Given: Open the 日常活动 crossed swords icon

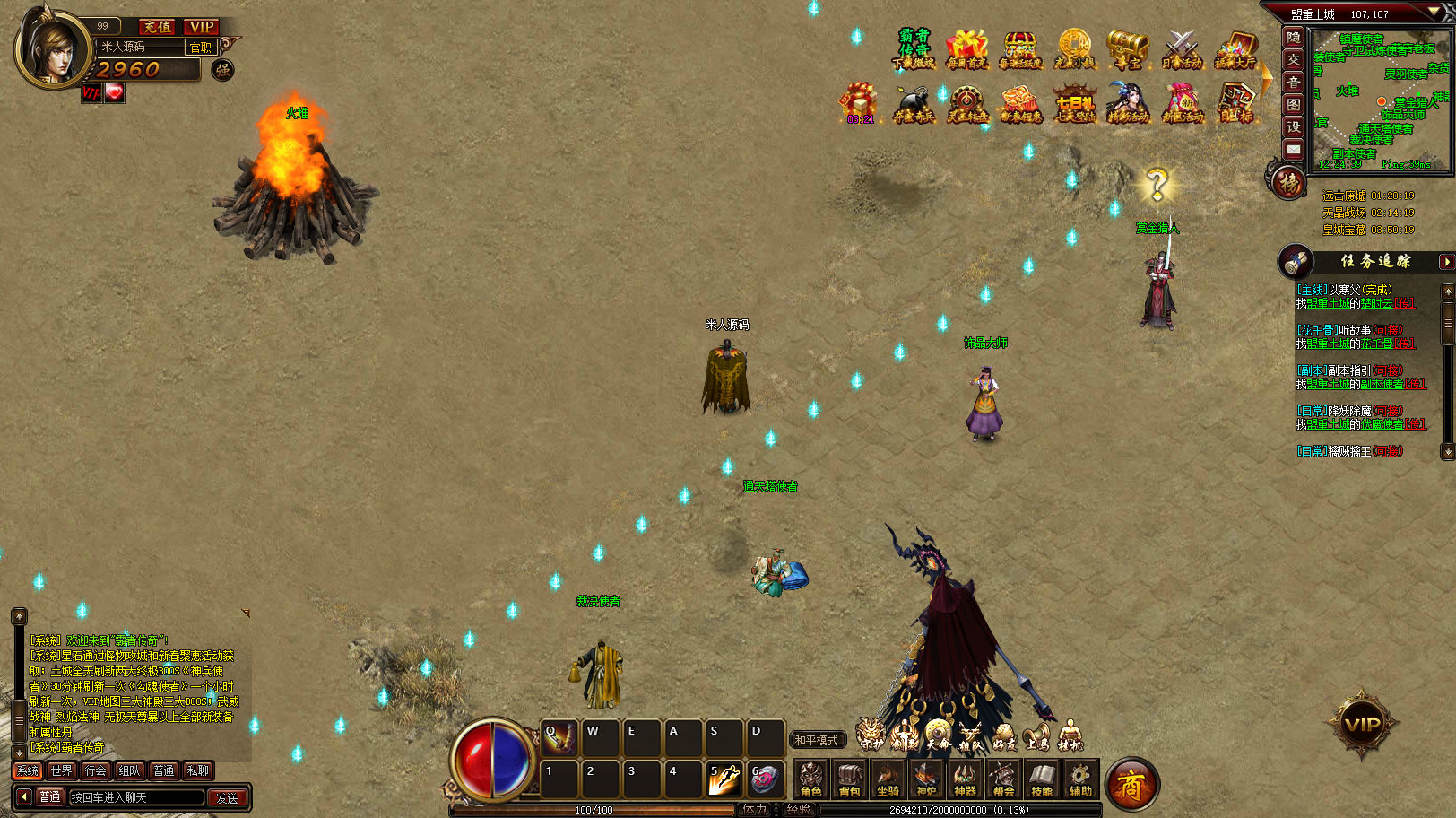Looking at the screenshot, I should [1181, 49].
